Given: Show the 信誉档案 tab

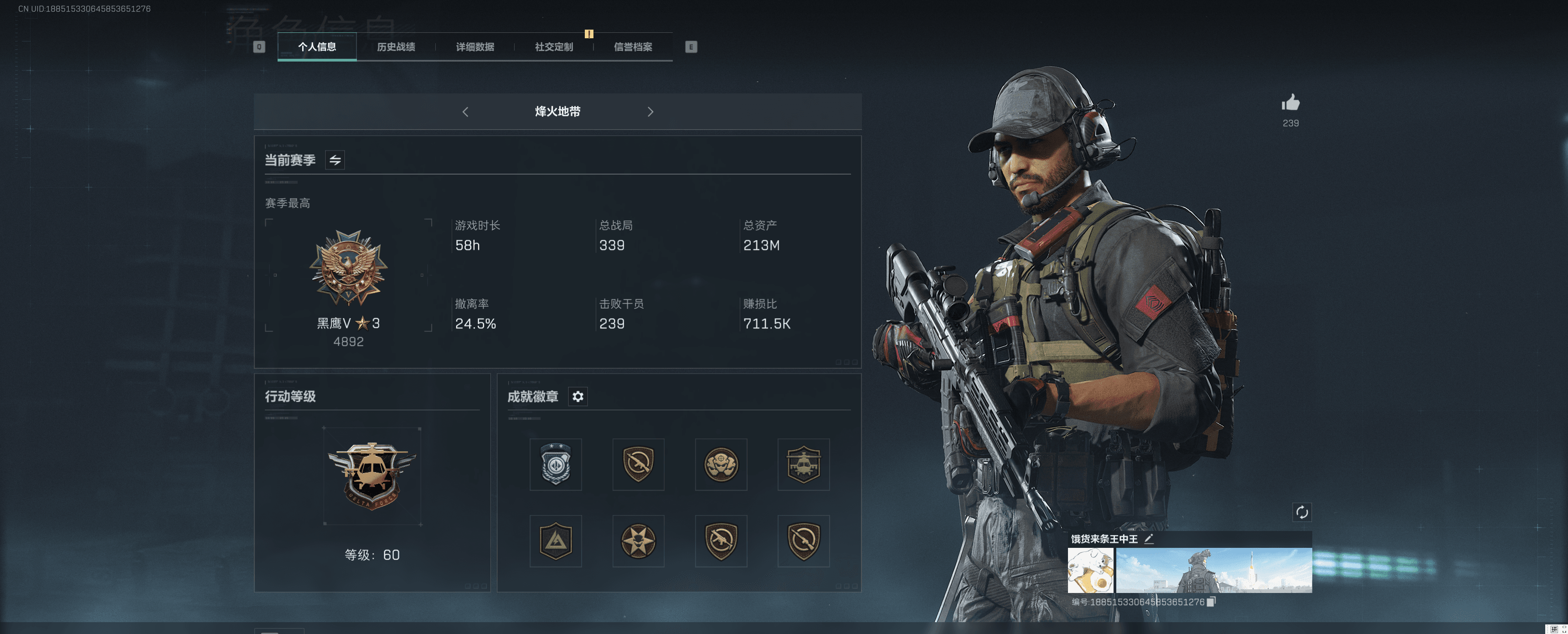Looking at the screenshot, I should click(632, 47).
